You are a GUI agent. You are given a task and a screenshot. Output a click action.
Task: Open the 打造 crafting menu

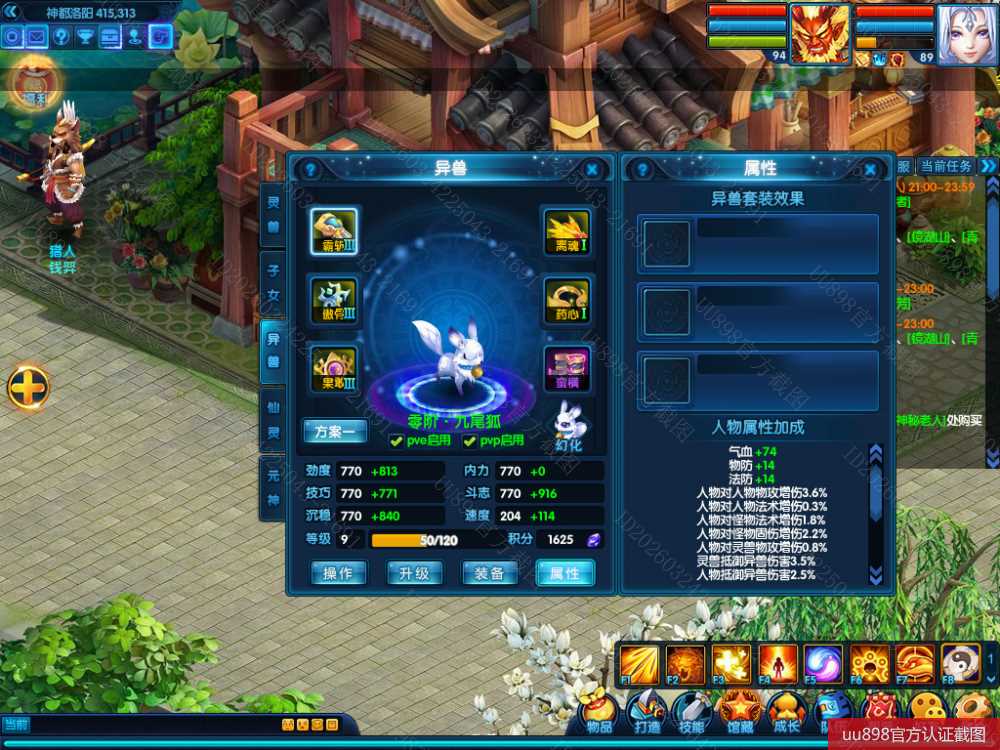click(x=646, y=712)
